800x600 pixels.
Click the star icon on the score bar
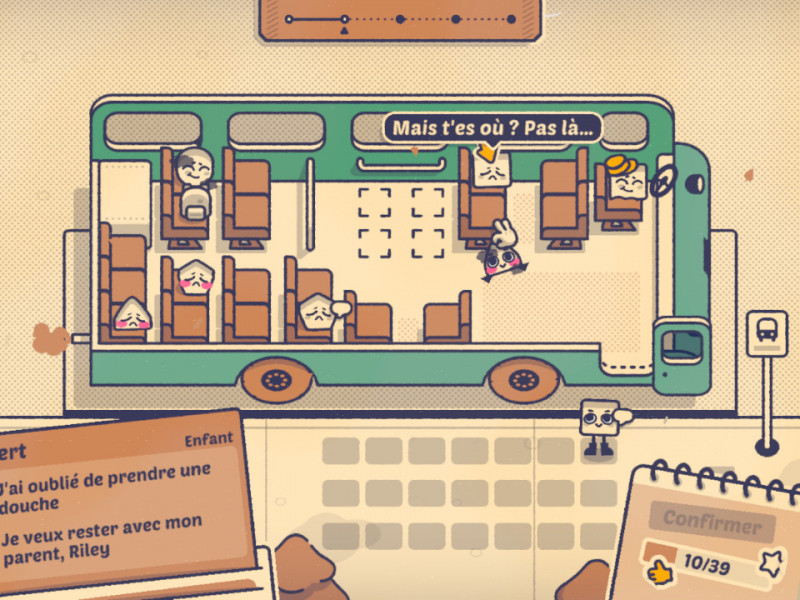coord(770,565)
